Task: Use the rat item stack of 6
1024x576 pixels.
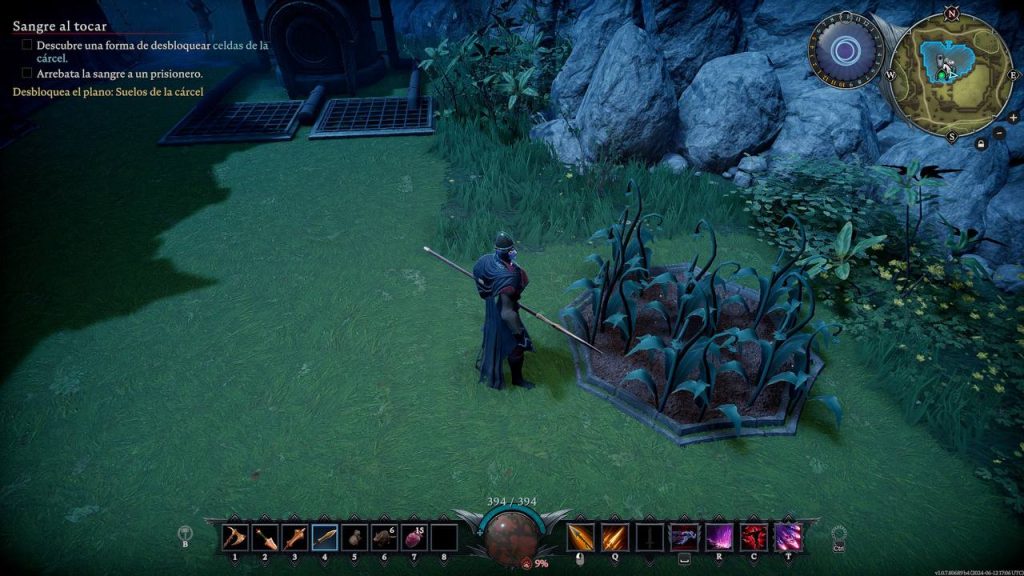Action: click(384, 538)
